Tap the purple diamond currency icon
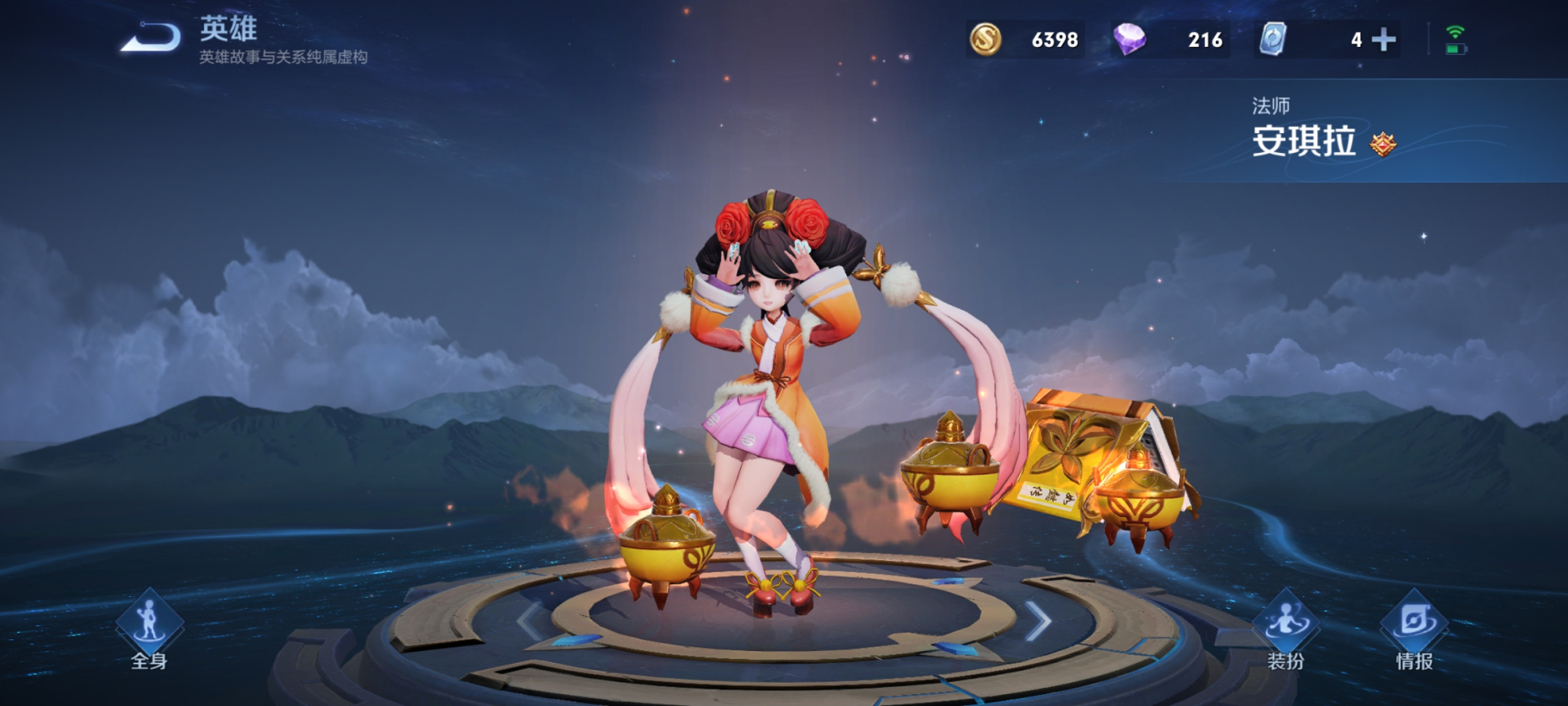Screen dimensions: 1568x706 [1129, 39]
